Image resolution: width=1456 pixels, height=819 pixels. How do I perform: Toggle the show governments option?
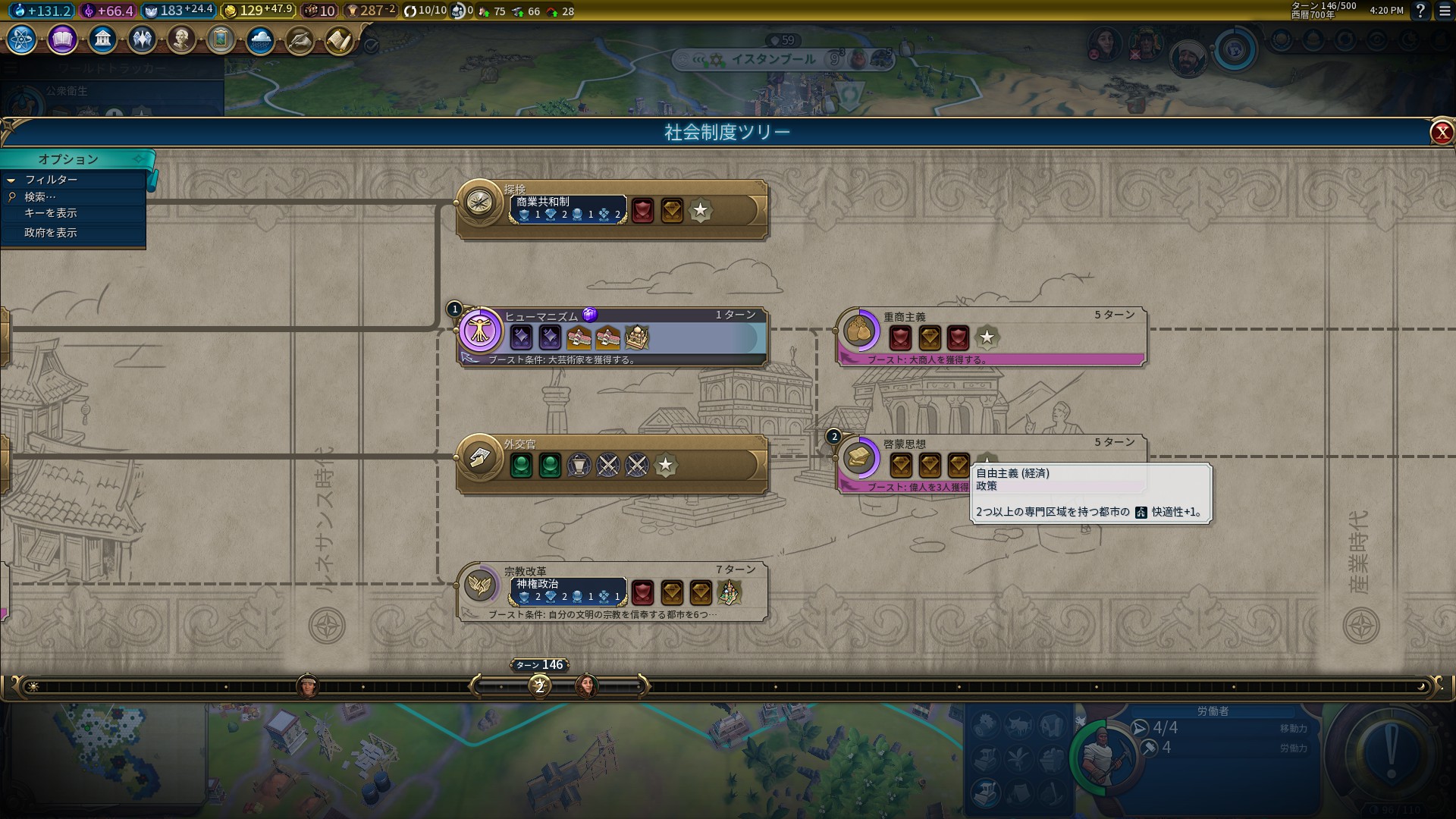(51, 233)
